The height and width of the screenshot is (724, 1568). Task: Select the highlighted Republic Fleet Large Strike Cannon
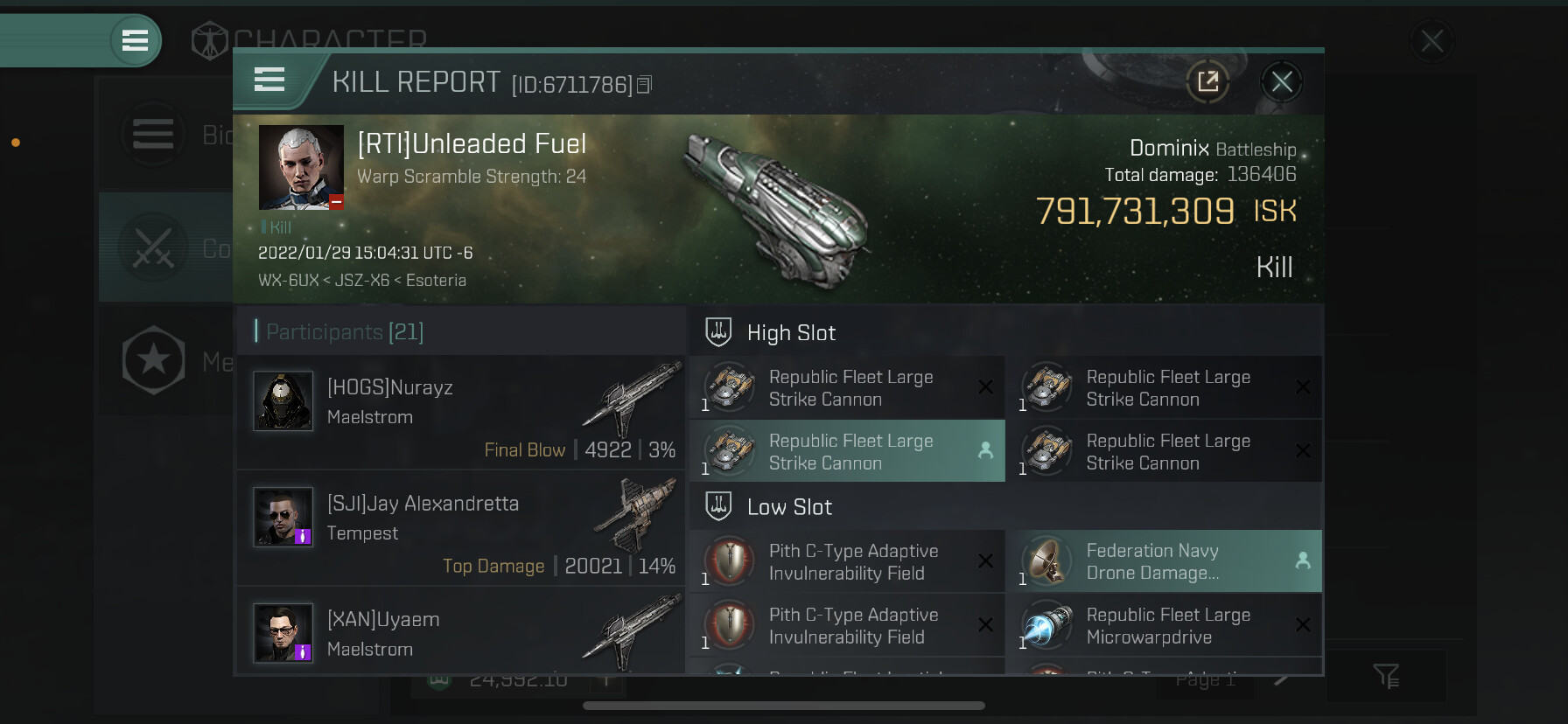[x=847, y=451]
